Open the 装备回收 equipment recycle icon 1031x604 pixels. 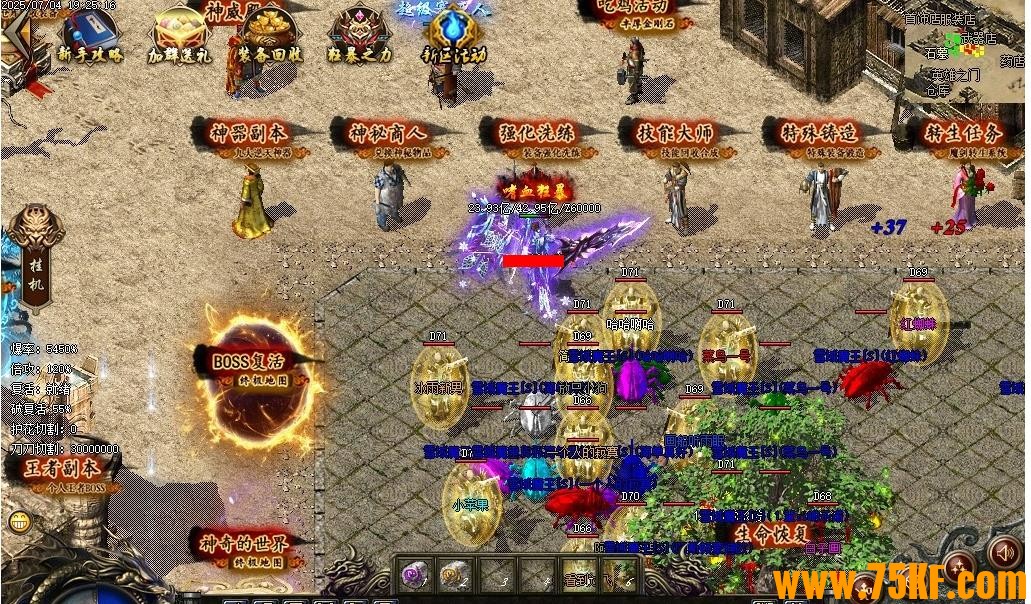pyautogui.click(x=268, y=36)
